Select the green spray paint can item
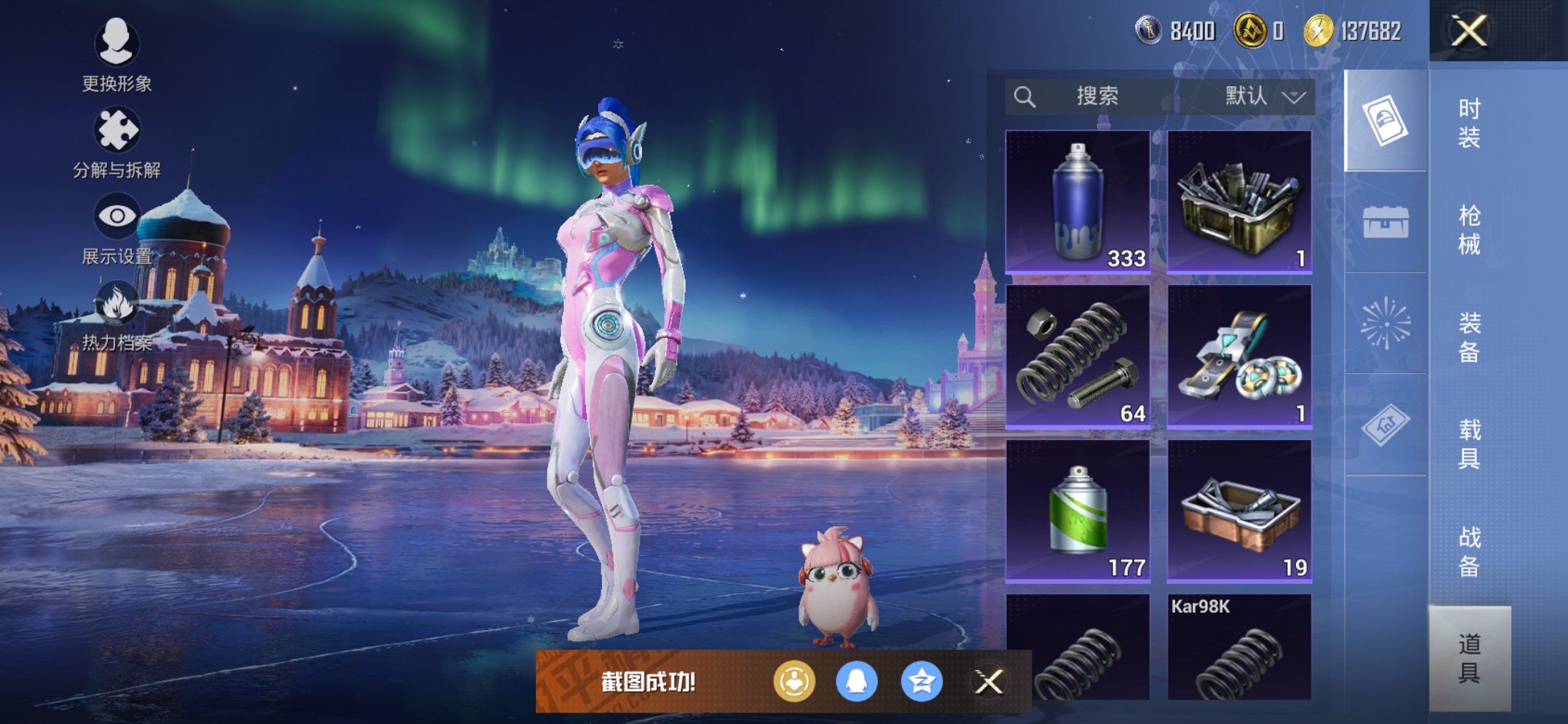This screenshot has height=724, width=1568. (1078, 511)
